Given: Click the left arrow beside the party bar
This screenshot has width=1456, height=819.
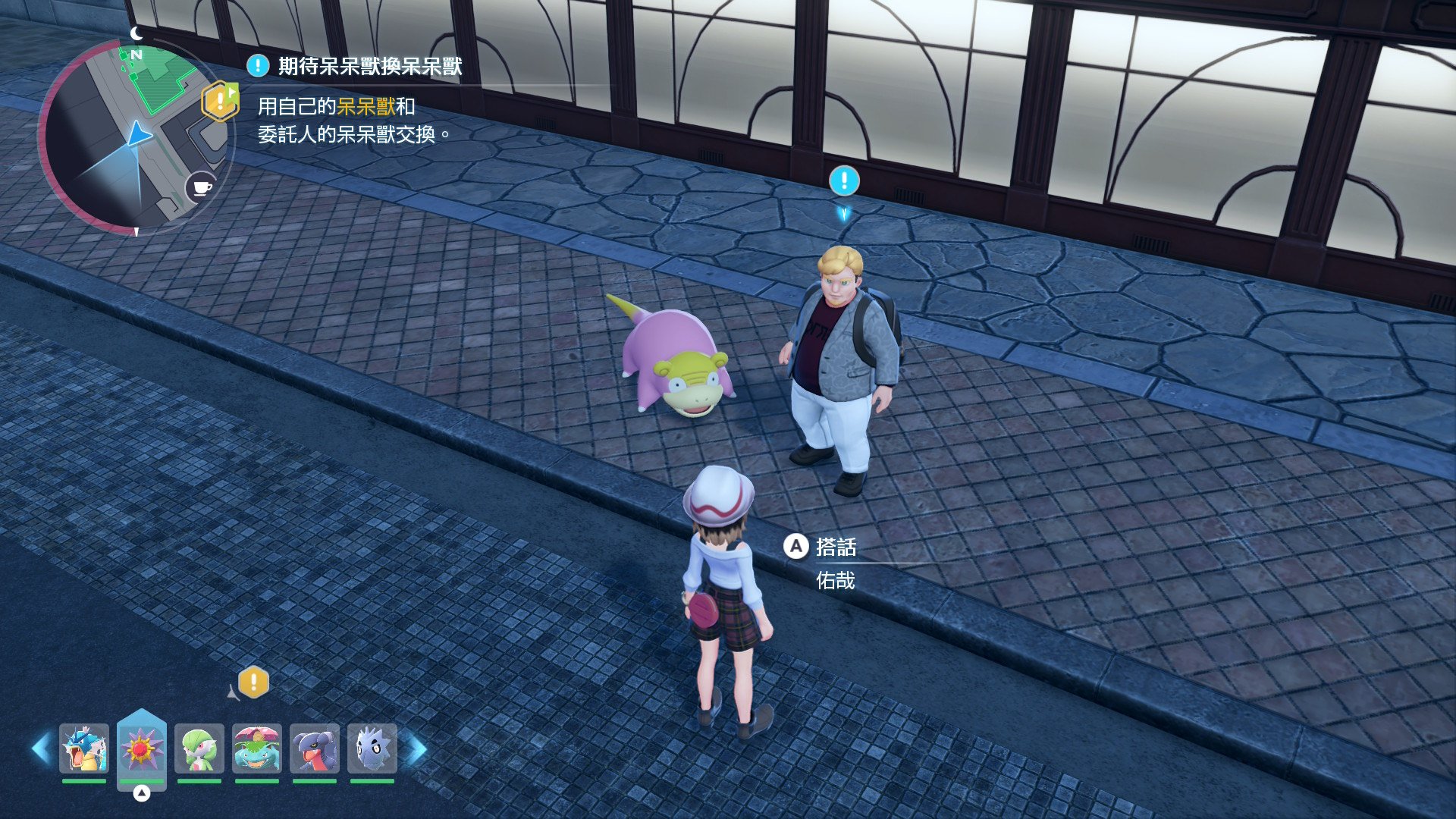Looking at the screenshot, I should [x=41, y=749].
